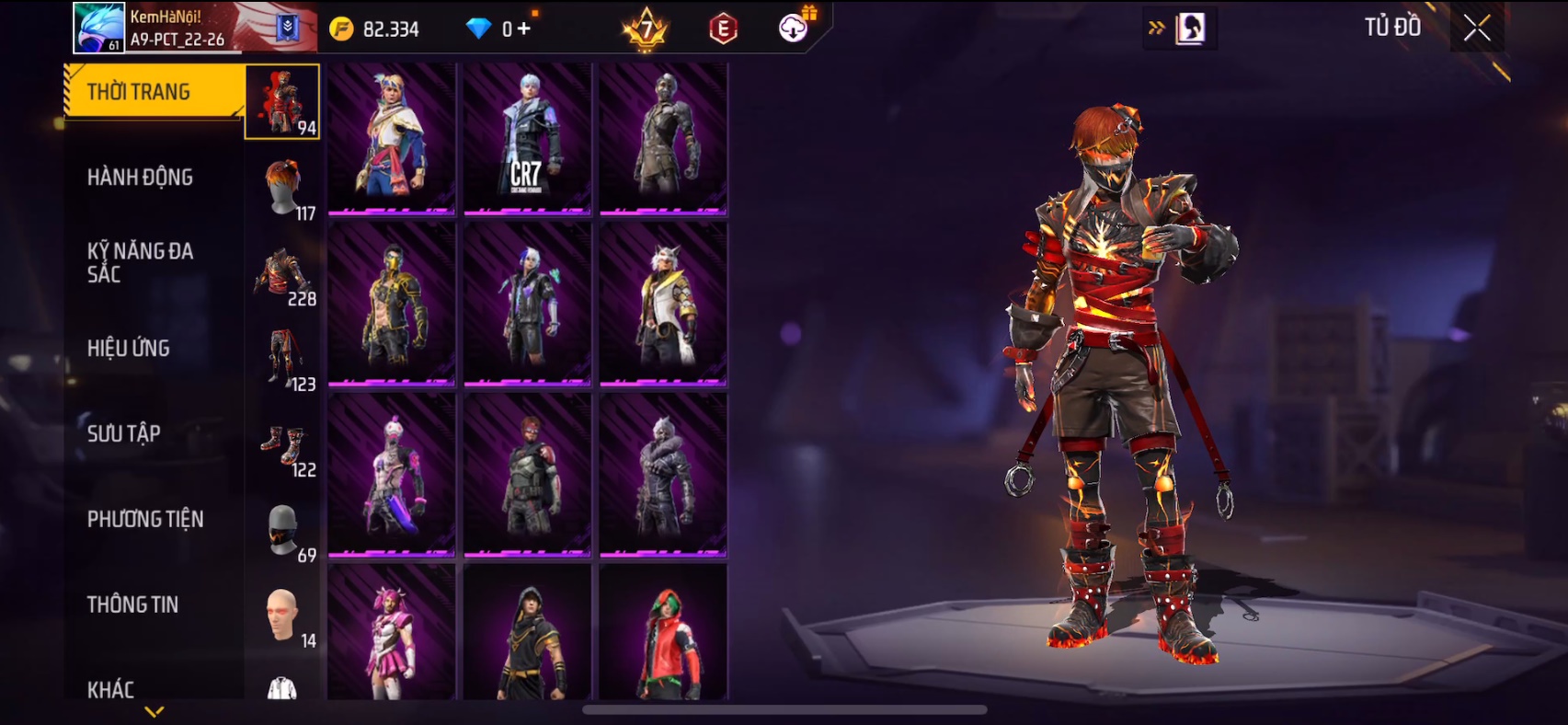Open the KHÁC category
Screen dimensions: 1568x725
click(x=111, y=689)
